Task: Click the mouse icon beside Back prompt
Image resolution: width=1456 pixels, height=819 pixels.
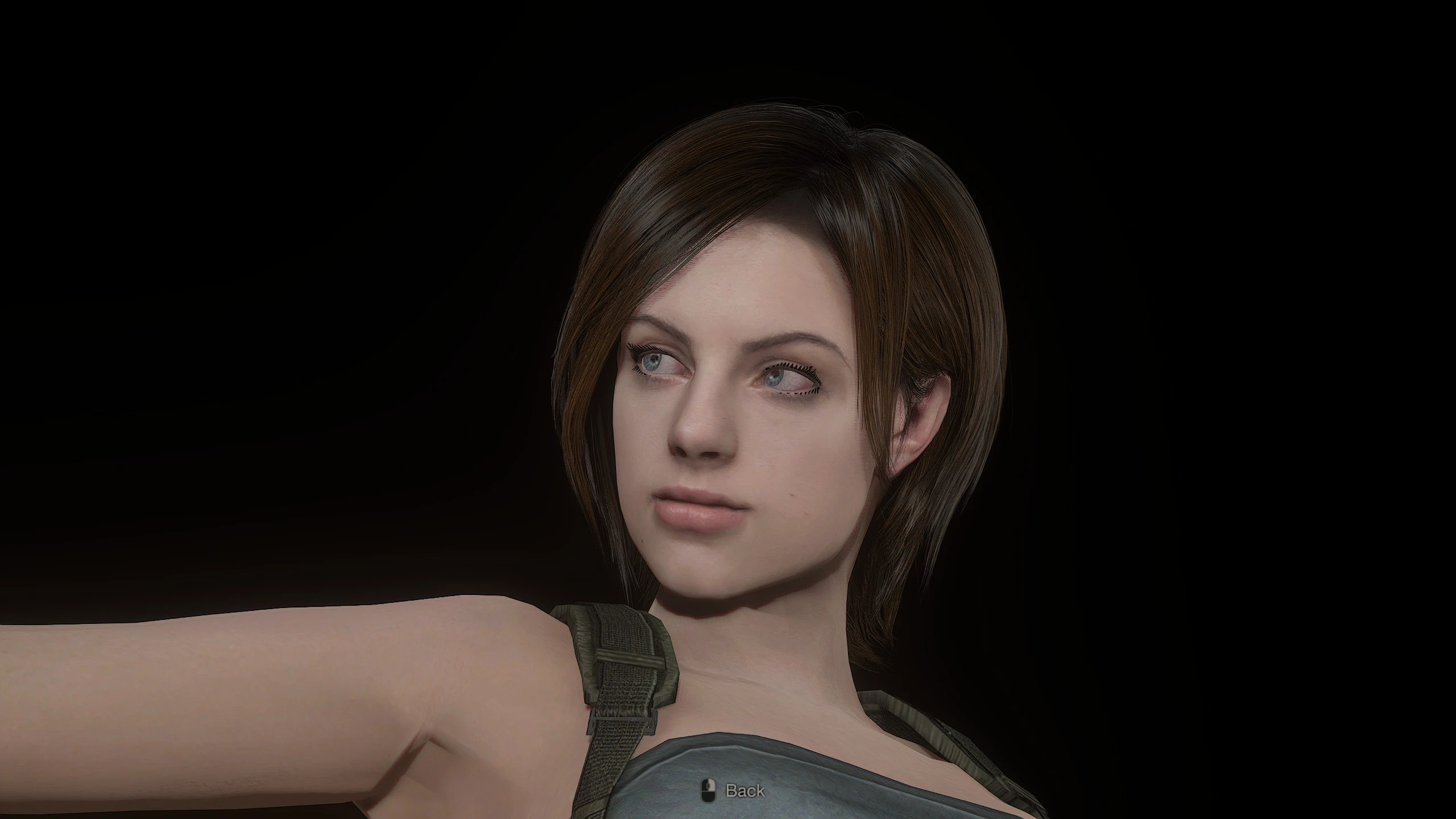Action: (710, 791)
